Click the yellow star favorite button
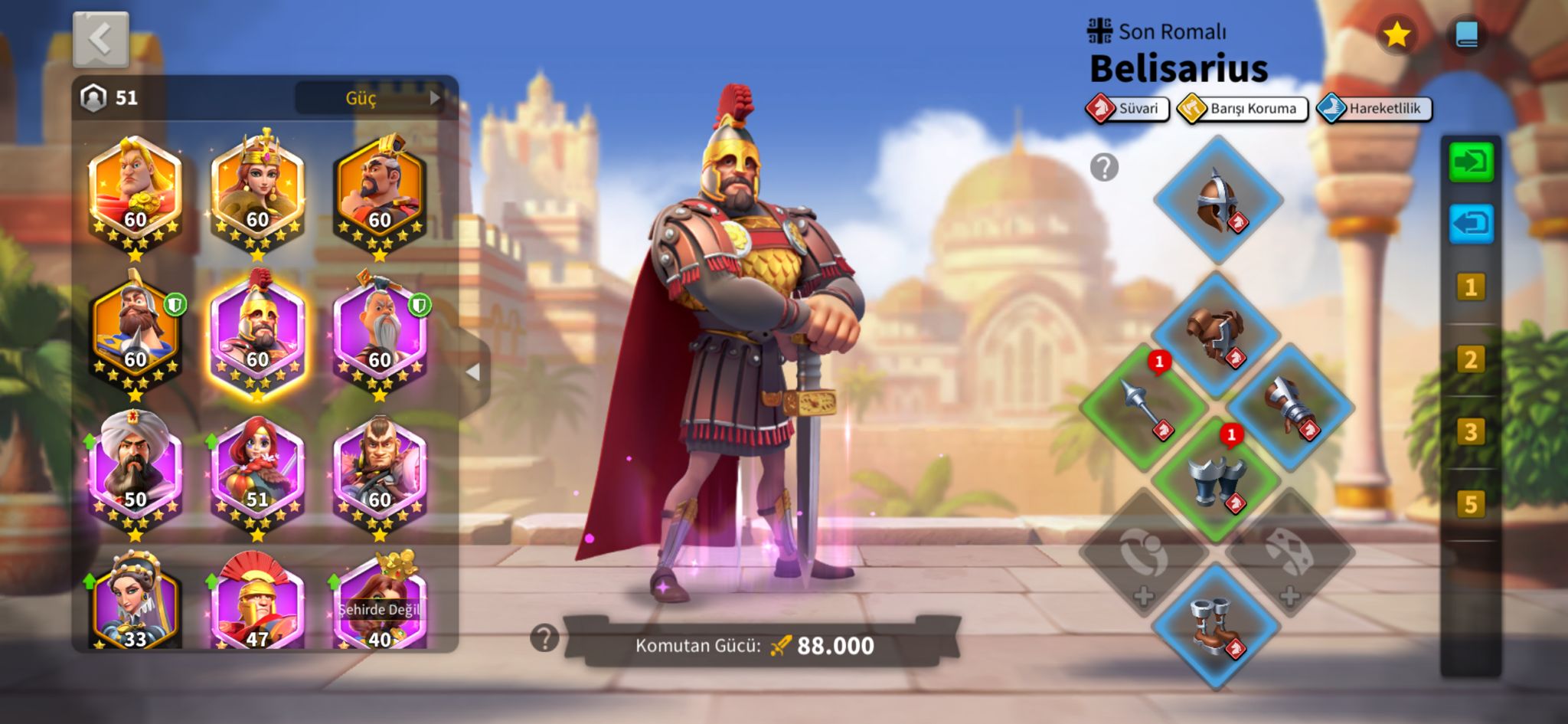This screenshot has width=1568, height=724. coord(1396,34)
